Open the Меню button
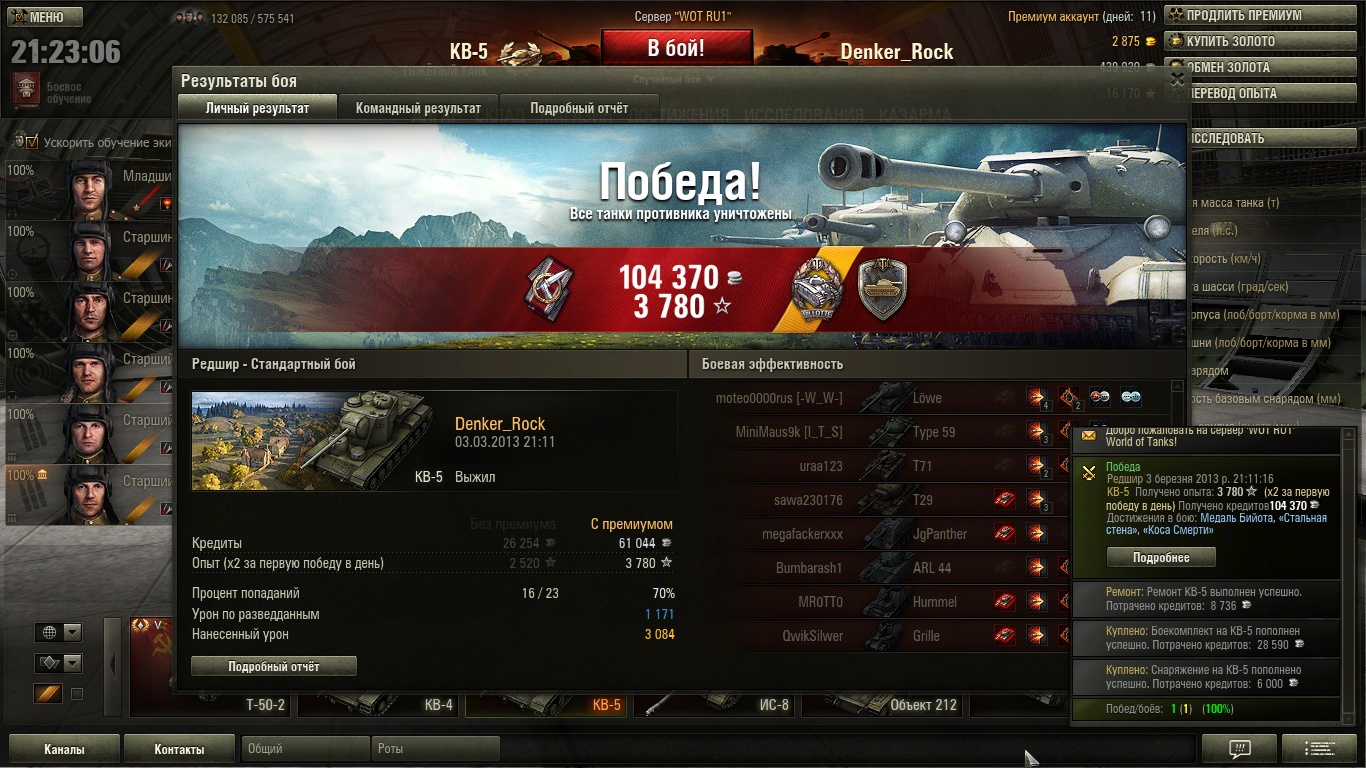The width and height of the screenshot is (1366, 768). [45, 17]
